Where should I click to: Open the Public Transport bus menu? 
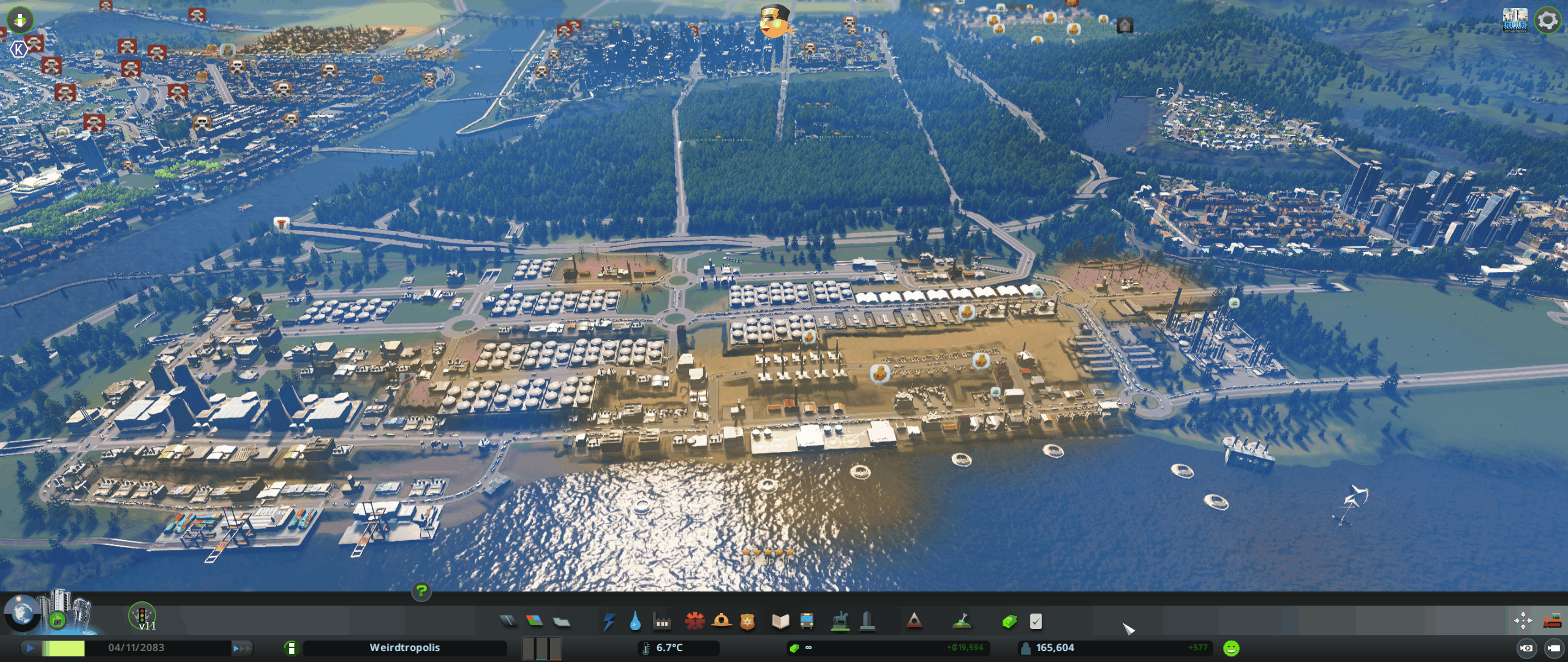[807, 622]
